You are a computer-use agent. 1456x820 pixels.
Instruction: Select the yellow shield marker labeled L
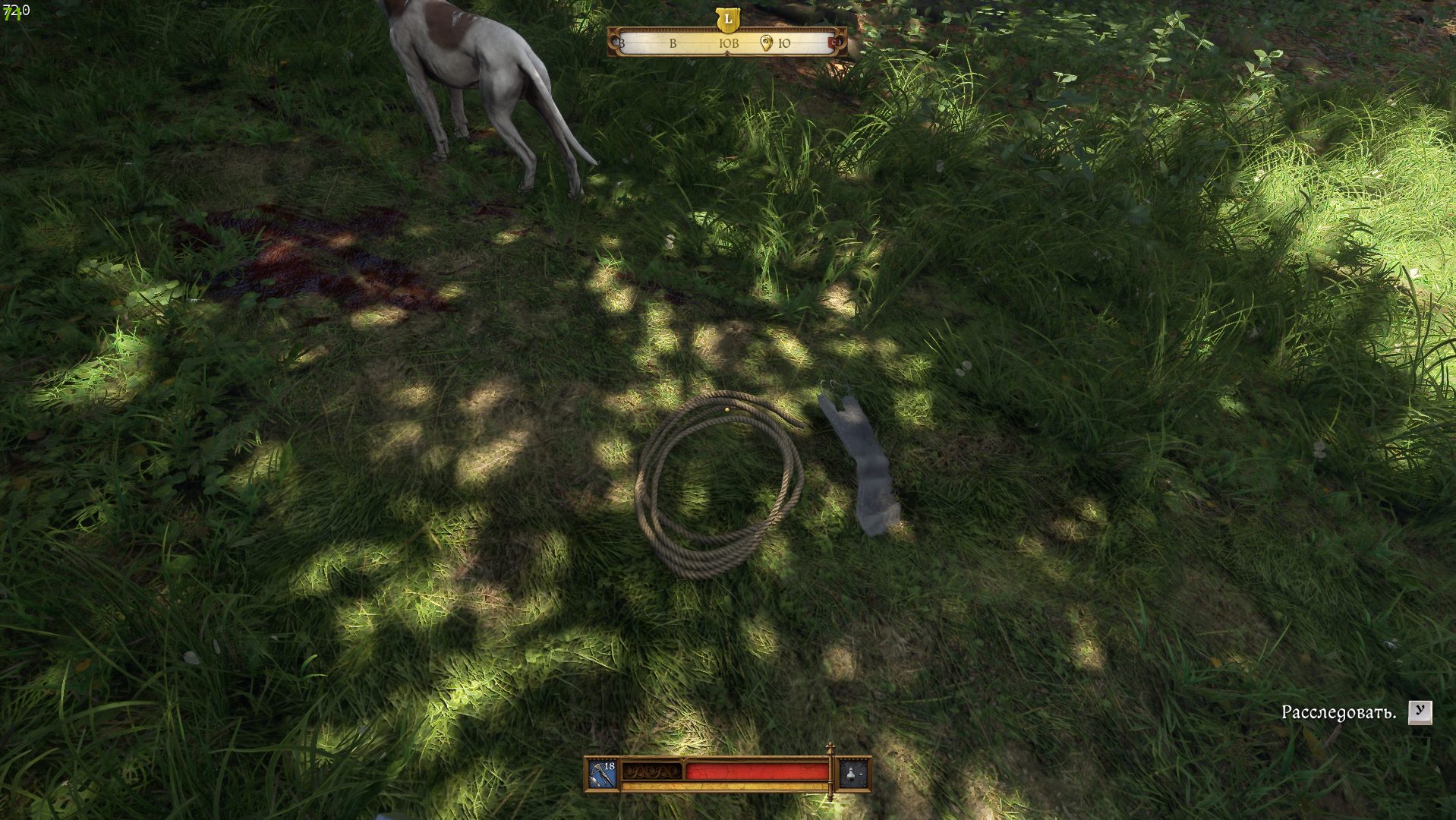(728, 19)
